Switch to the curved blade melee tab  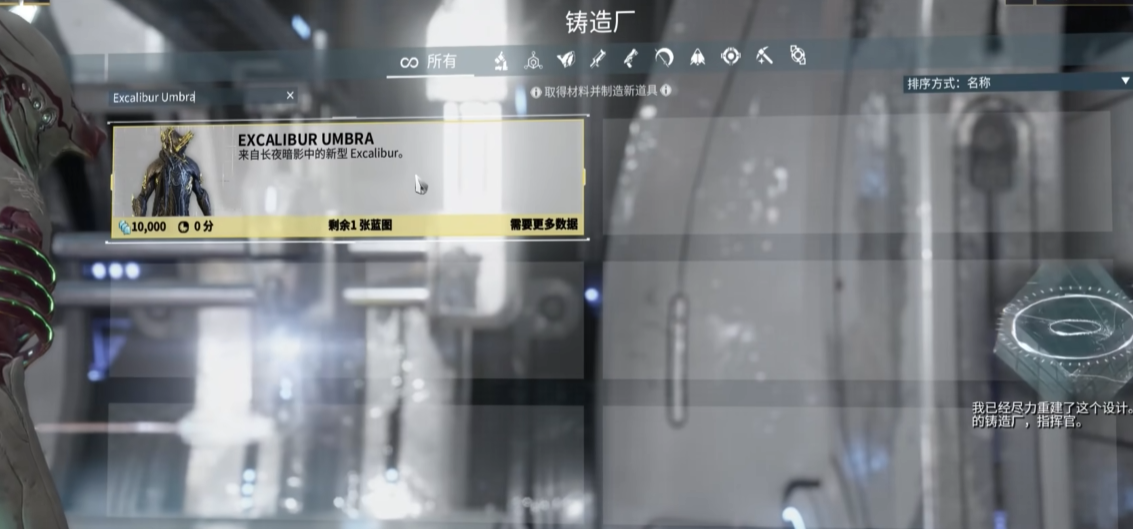(664, 58)
